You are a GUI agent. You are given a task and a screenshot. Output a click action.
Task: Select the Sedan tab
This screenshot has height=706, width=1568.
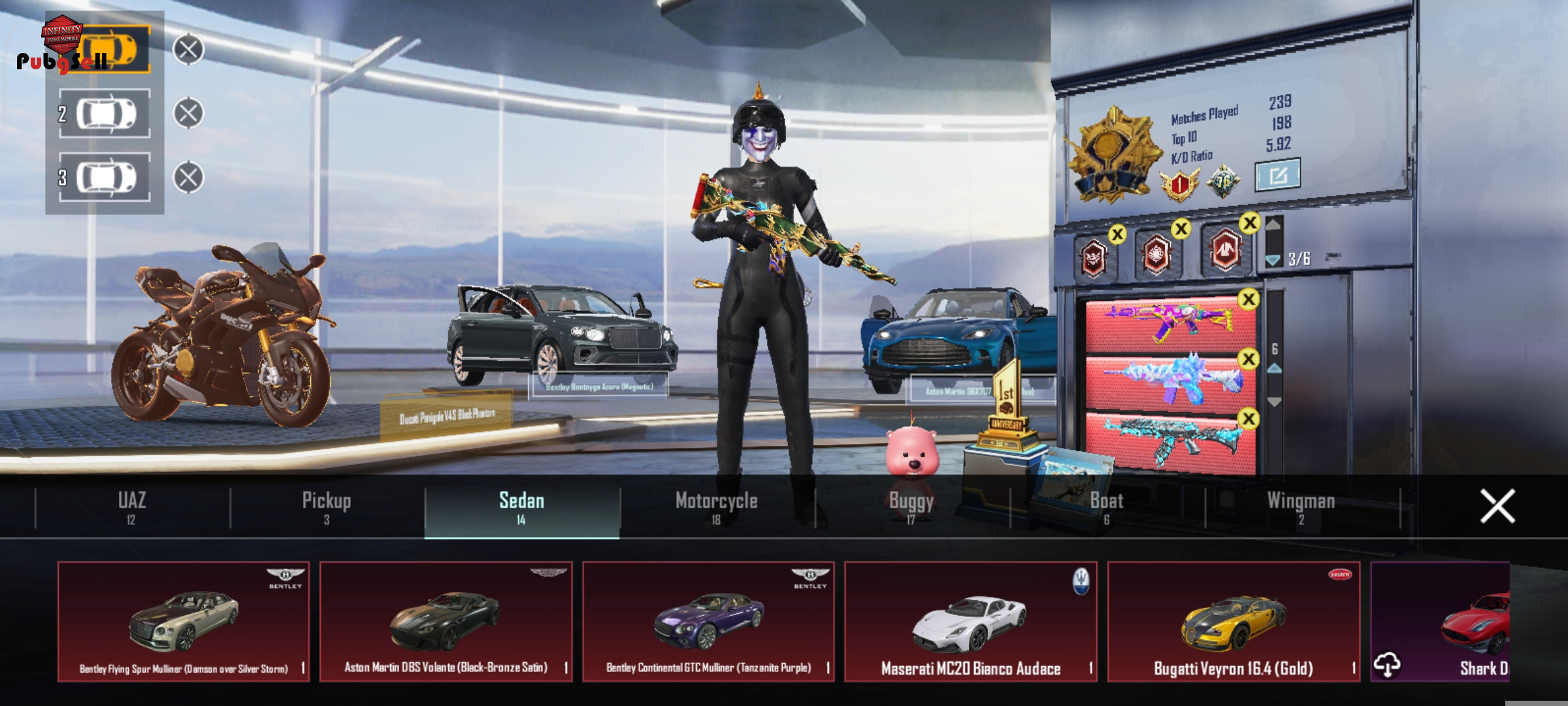coord(521,507)
